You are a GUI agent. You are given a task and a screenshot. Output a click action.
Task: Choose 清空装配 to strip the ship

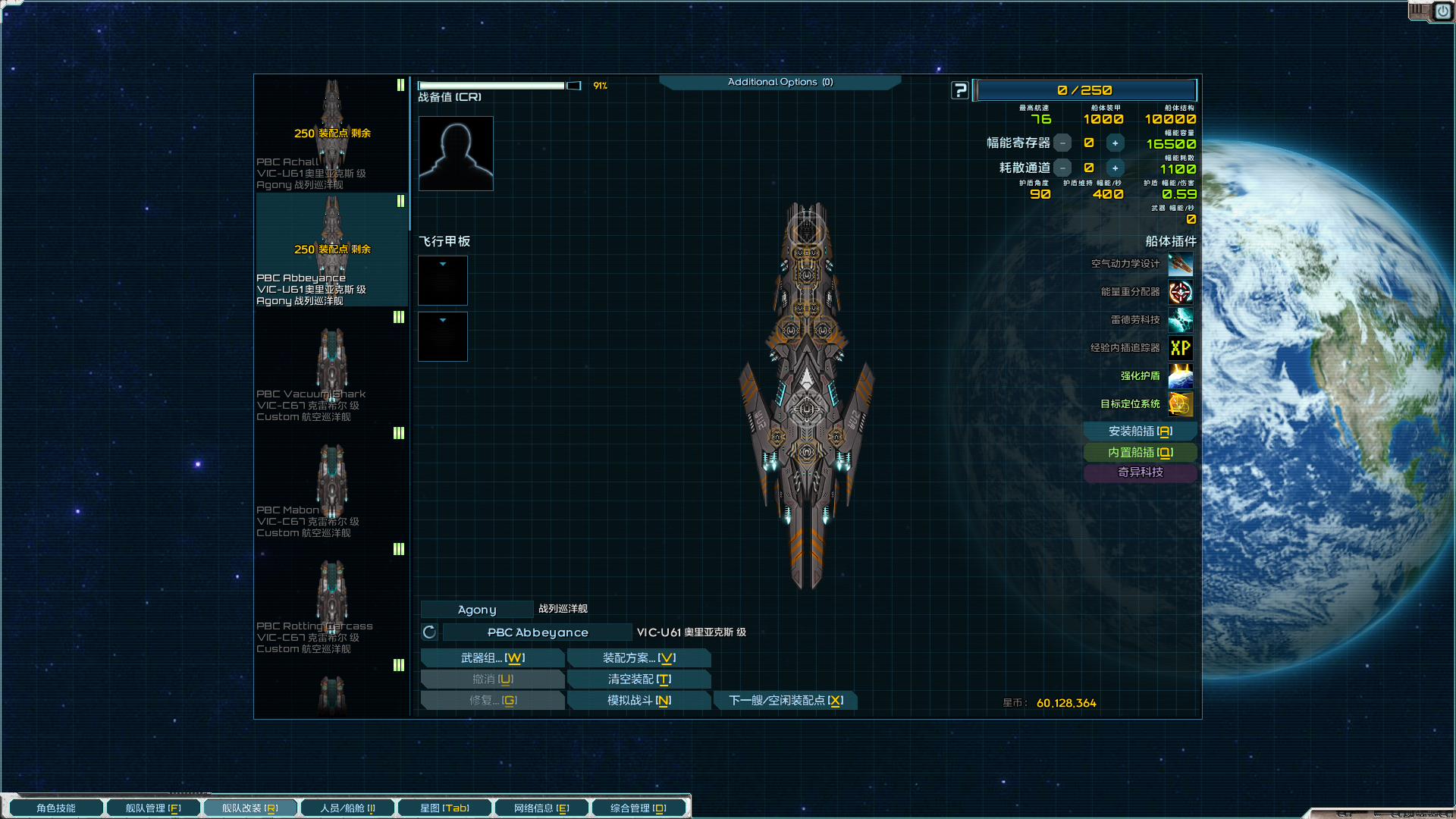(639, 679)
